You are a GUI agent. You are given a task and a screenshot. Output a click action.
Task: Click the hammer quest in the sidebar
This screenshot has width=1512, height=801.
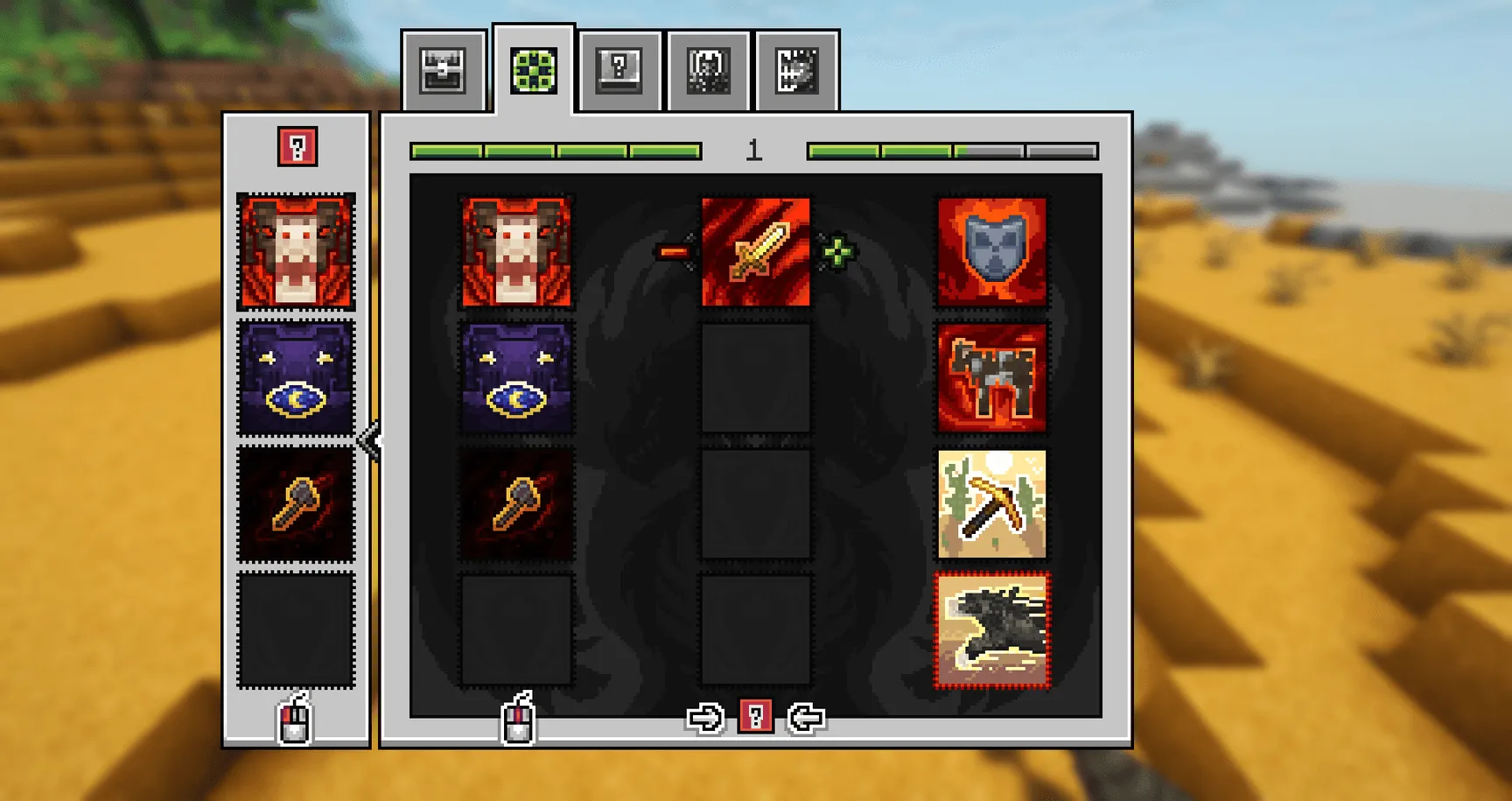point(296,501)
